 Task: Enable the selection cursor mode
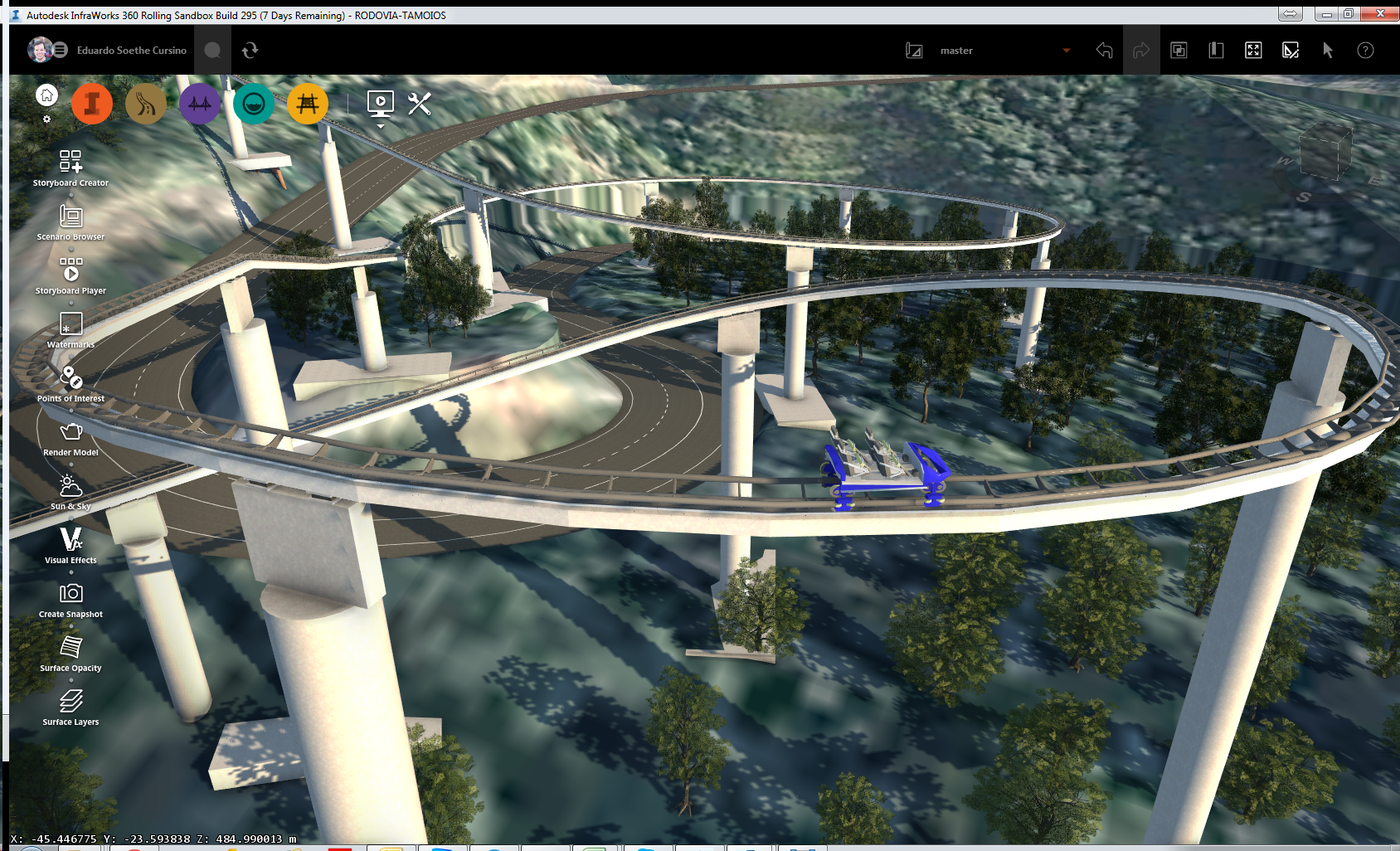tap(1328, 50)
